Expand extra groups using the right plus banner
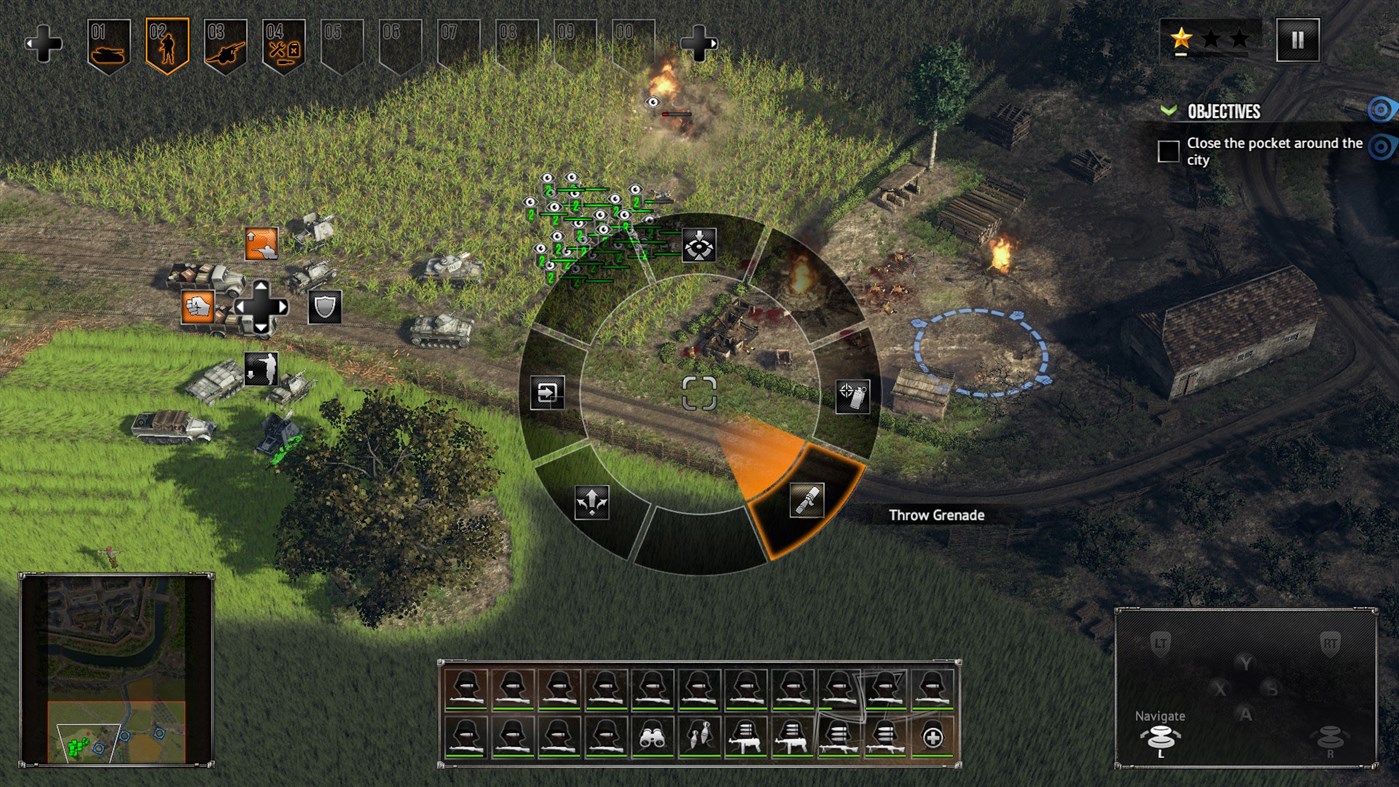 pos(700,42)
